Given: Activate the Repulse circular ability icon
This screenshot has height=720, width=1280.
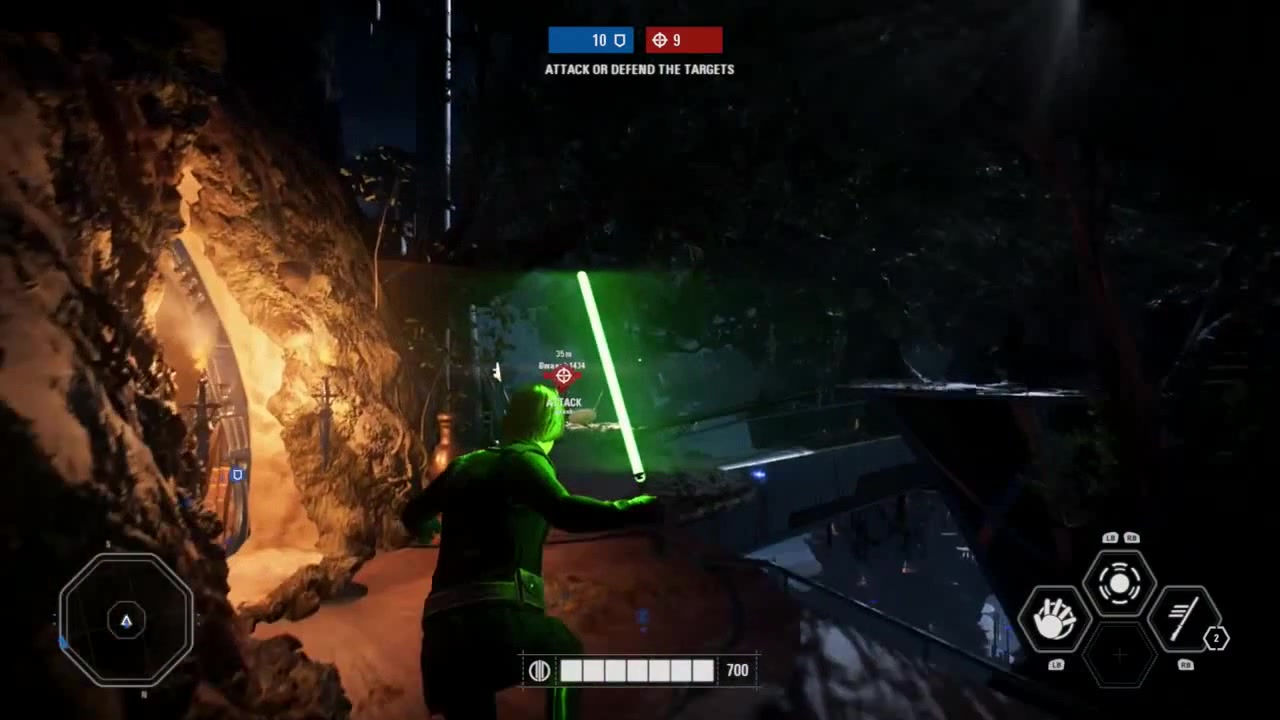Looking at the screenshot, I should click(1120, 585).
